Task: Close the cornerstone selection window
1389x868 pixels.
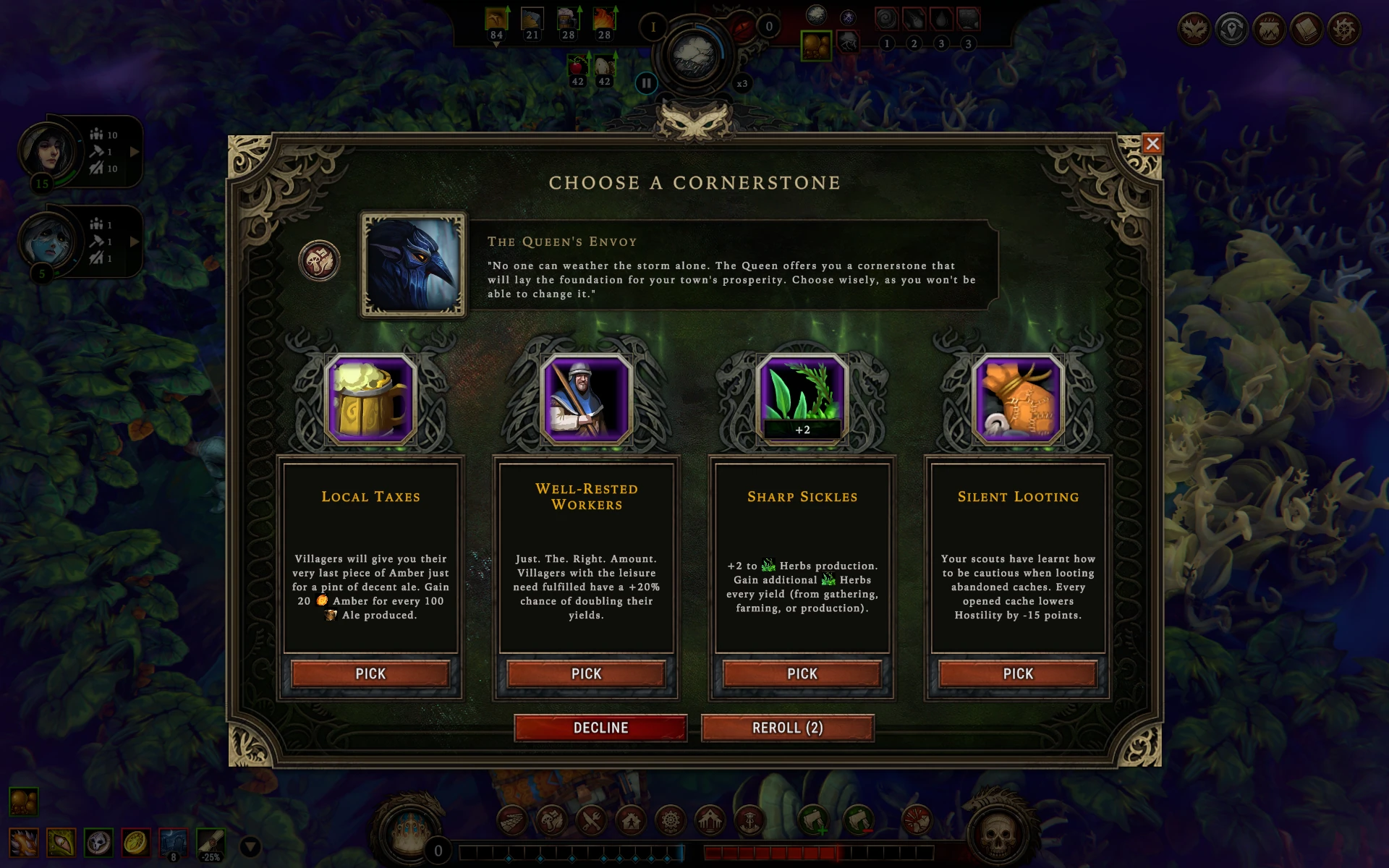Action: (x=1152, y=144)
